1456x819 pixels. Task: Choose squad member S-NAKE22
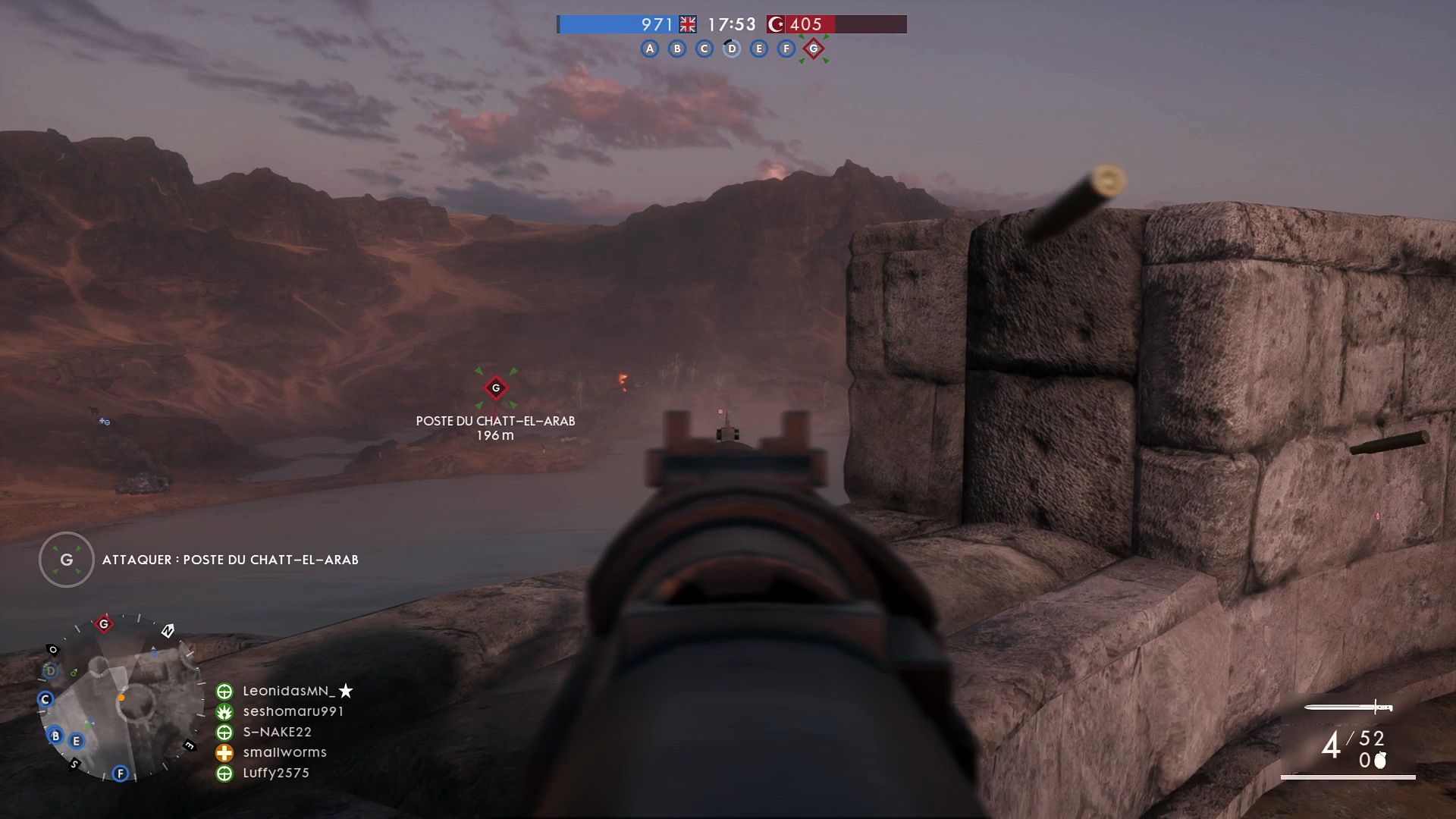(277, 732)
